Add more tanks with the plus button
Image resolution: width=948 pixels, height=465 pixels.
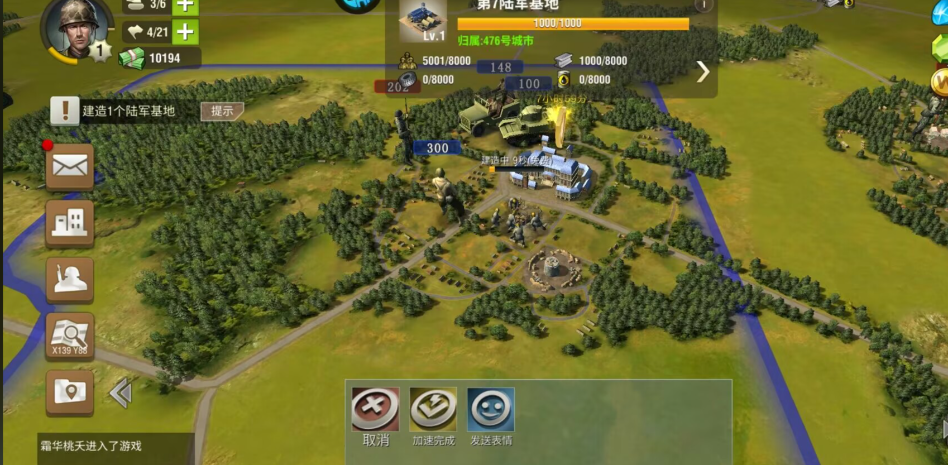[186, 5]
